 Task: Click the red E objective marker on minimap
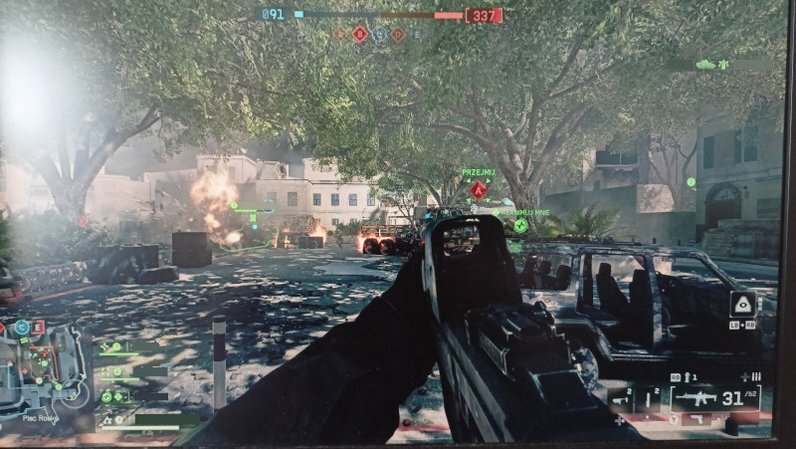38,327
